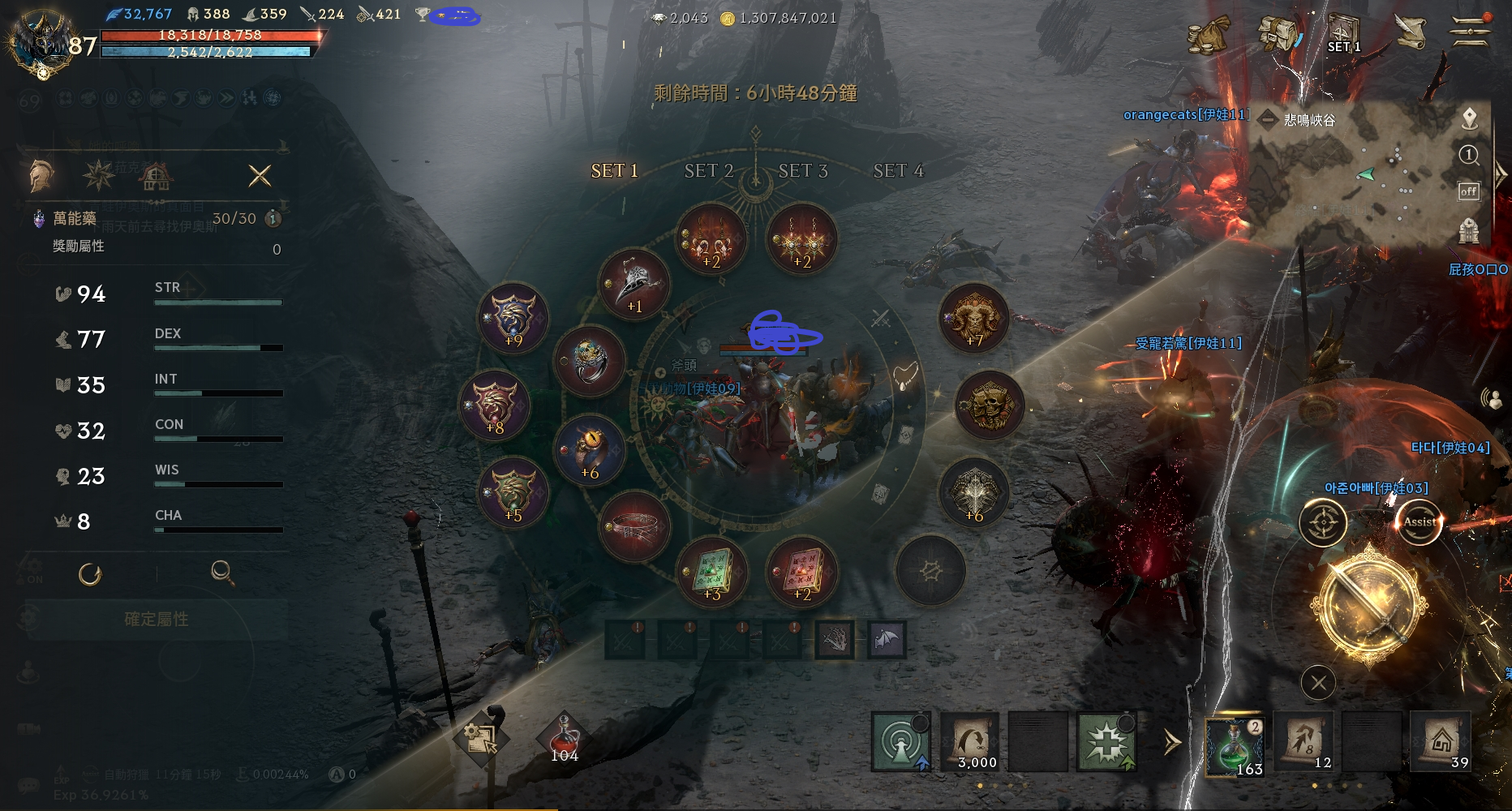Viewport: 1512px width, 811px height.
Task: Activate the golden sword attack button
Action: click(x=1370, y=605)
